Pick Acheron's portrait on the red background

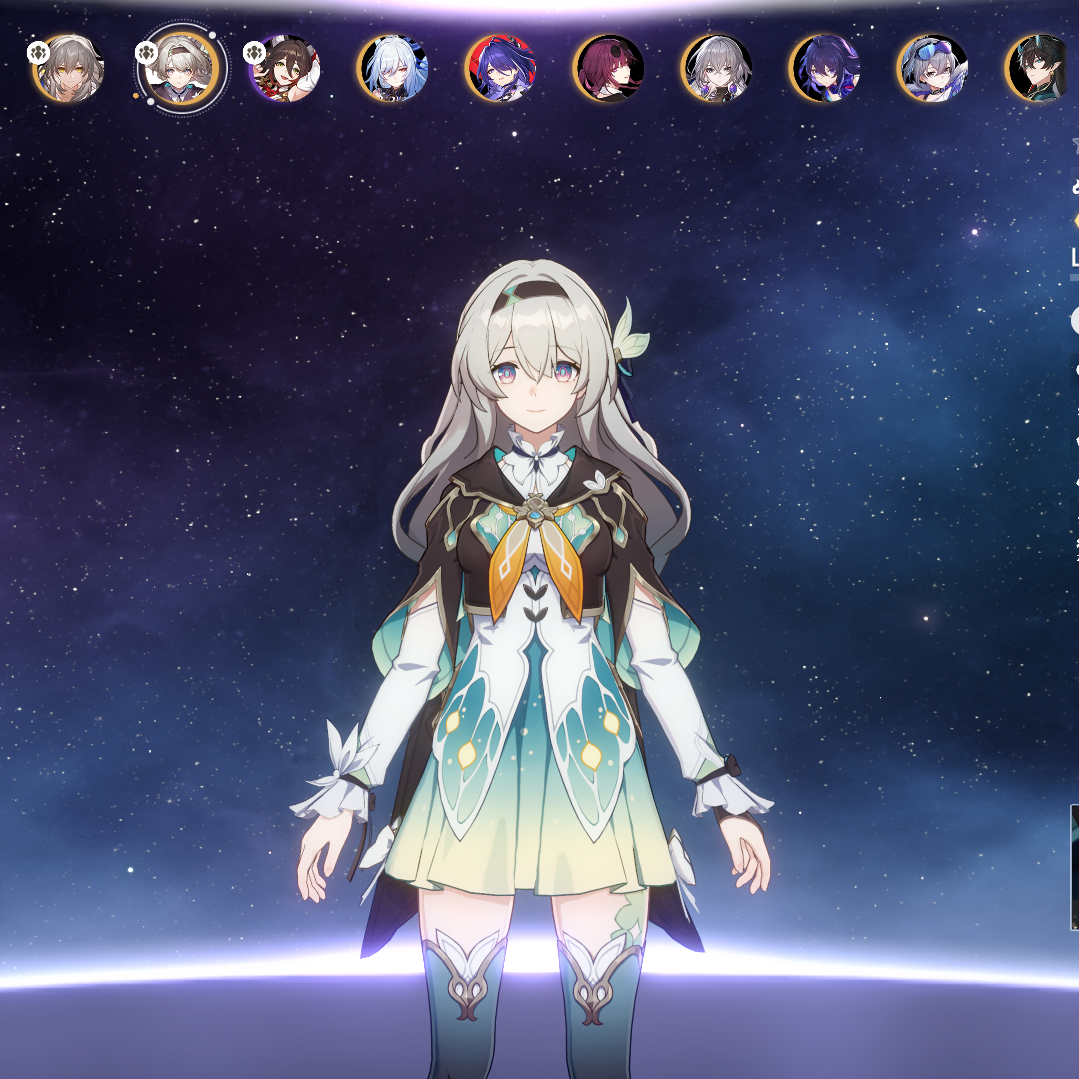[501, 68]
